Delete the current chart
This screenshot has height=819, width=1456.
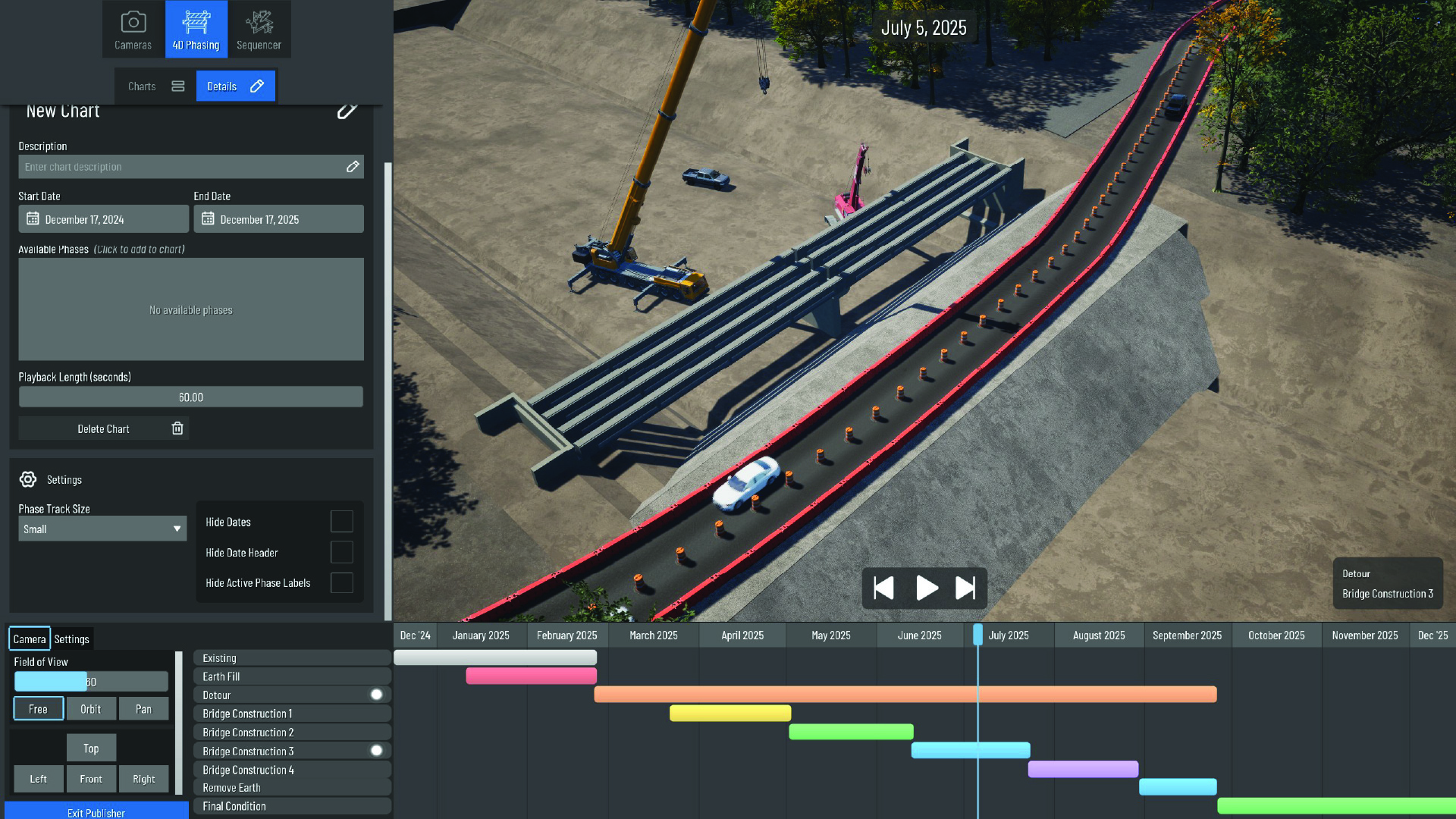pyautogui.click(x=104, y=428)
